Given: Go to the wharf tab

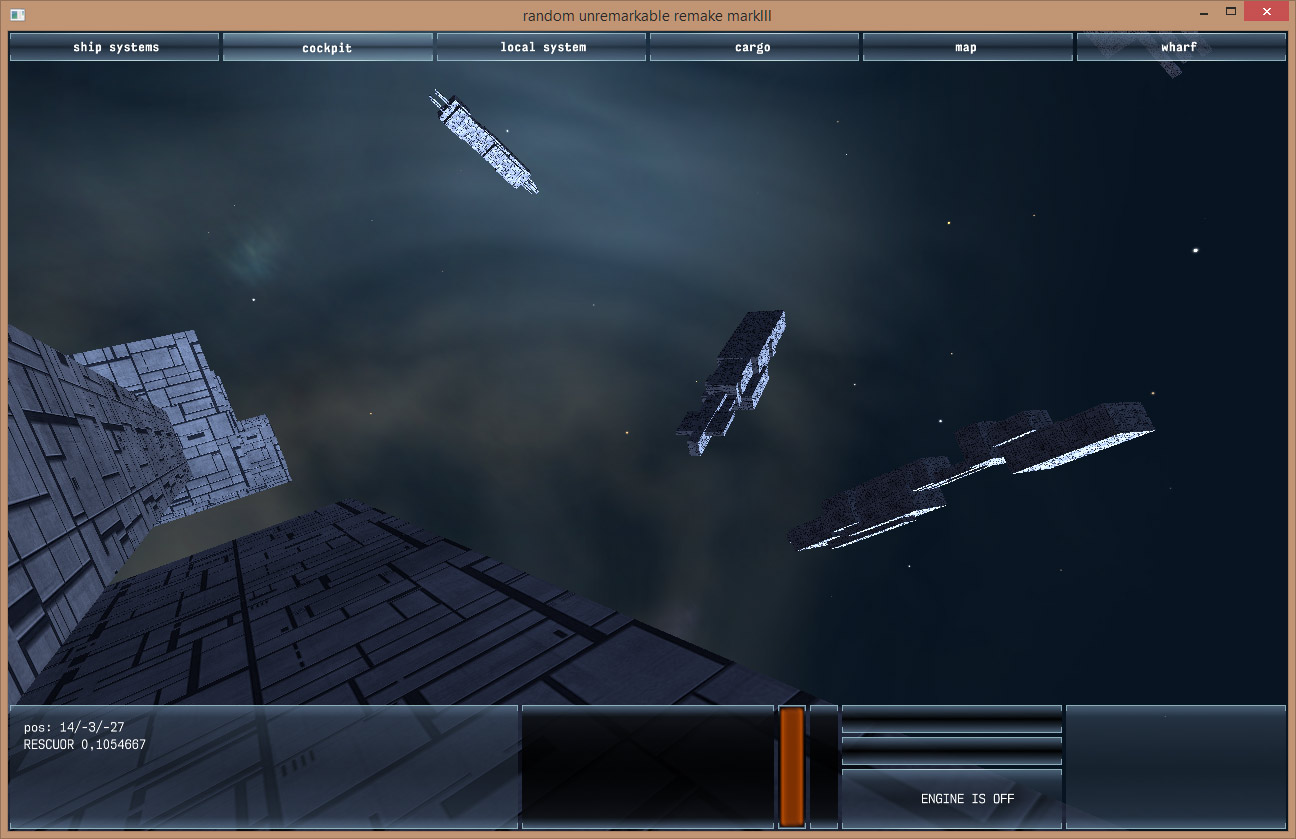Looking at the screenshot, I should click(x=1179, y=47).
